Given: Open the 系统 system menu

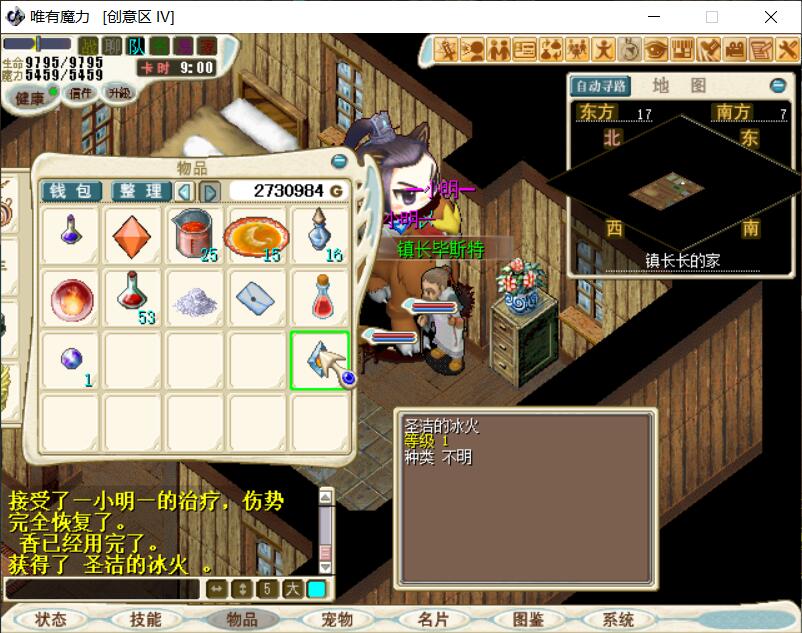Looking at the screenshot, I should (x=618, y=620).
